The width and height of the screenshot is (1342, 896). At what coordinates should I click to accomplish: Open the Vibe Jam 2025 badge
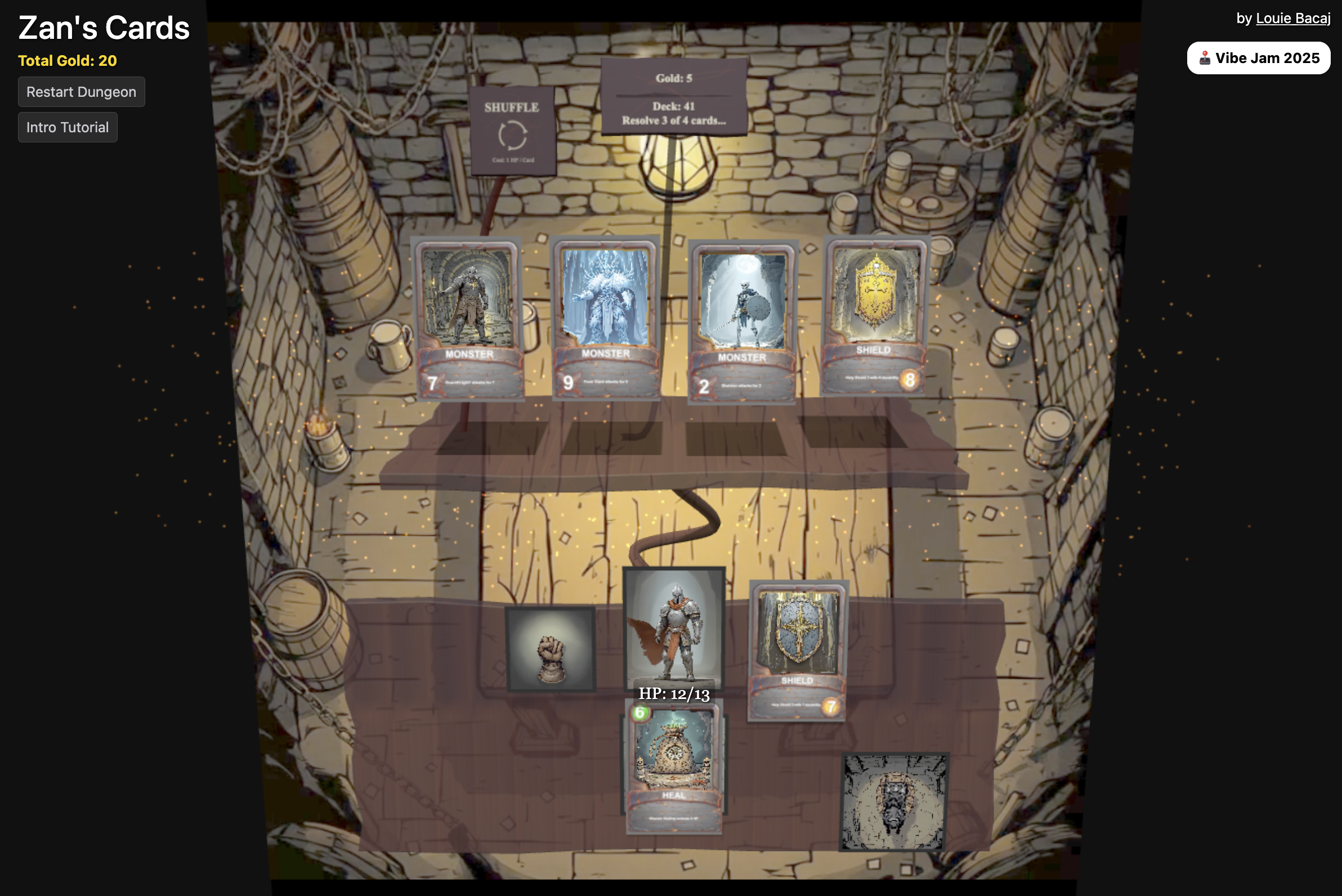pos(1258,59)
